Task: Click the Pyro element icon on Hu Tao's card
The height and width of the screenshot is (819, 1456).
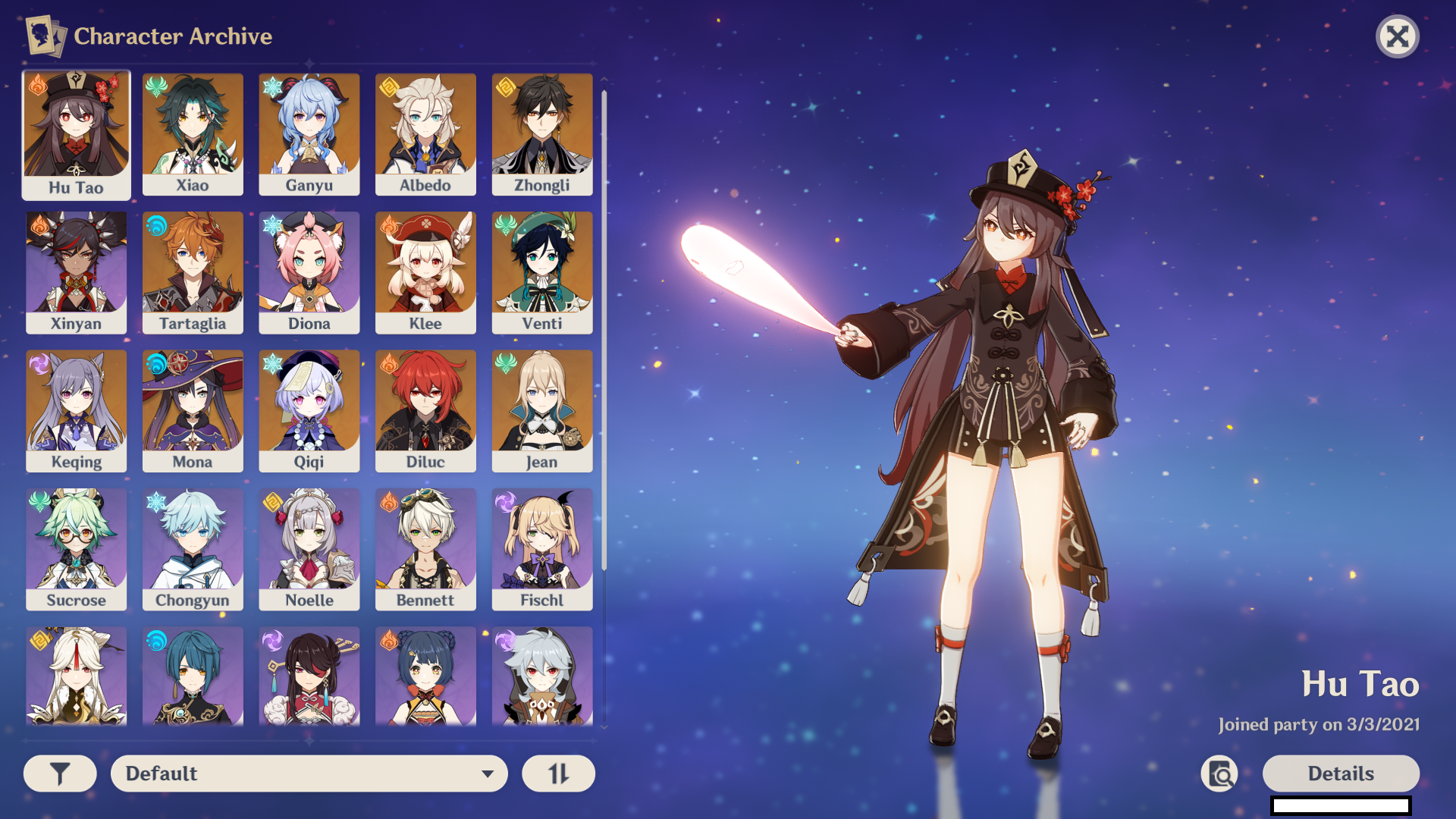Action: click(36, 83)
